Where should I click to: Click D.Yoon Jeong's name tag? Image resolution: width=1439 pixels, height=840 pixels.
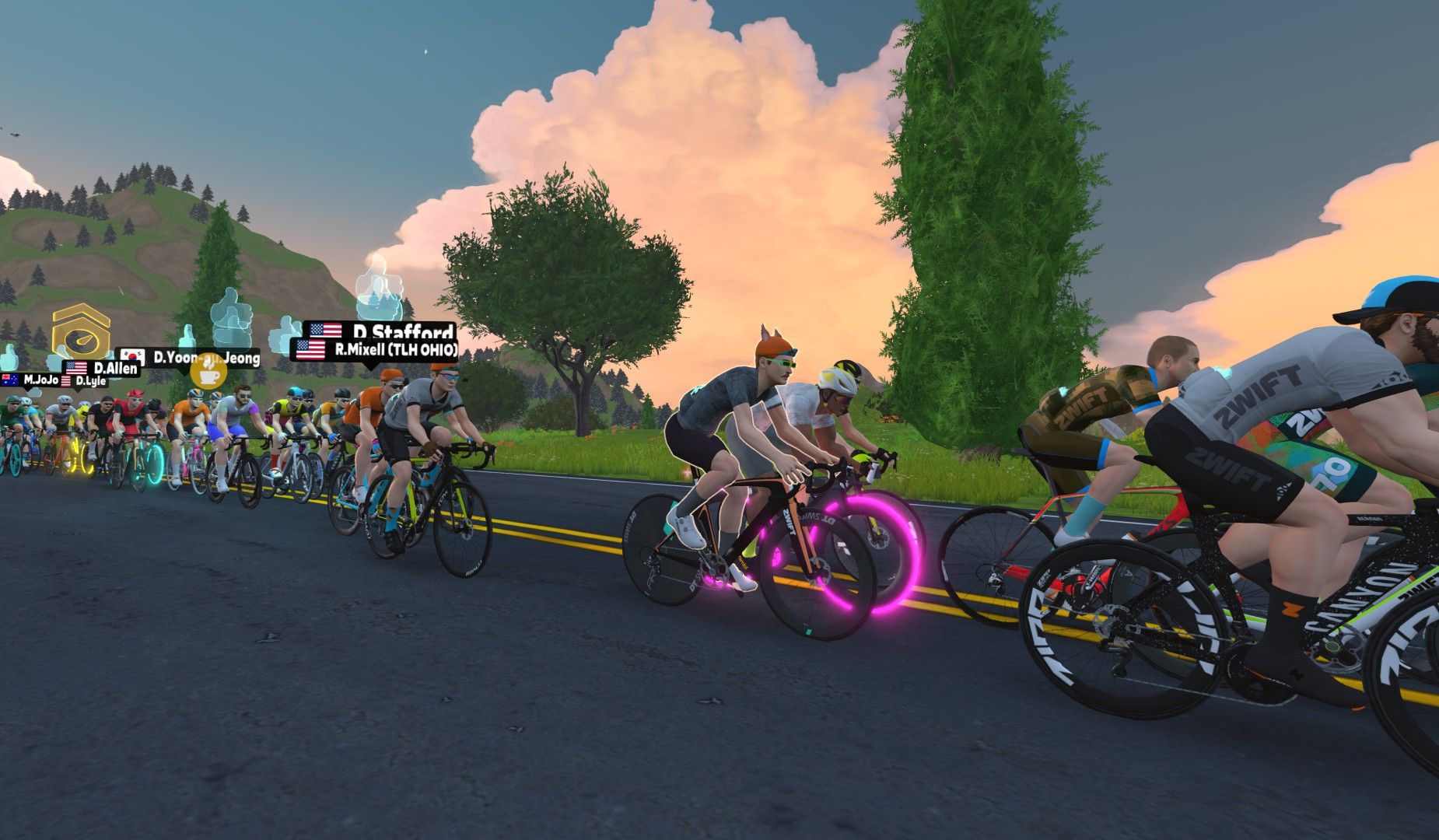tap(189, 358)
